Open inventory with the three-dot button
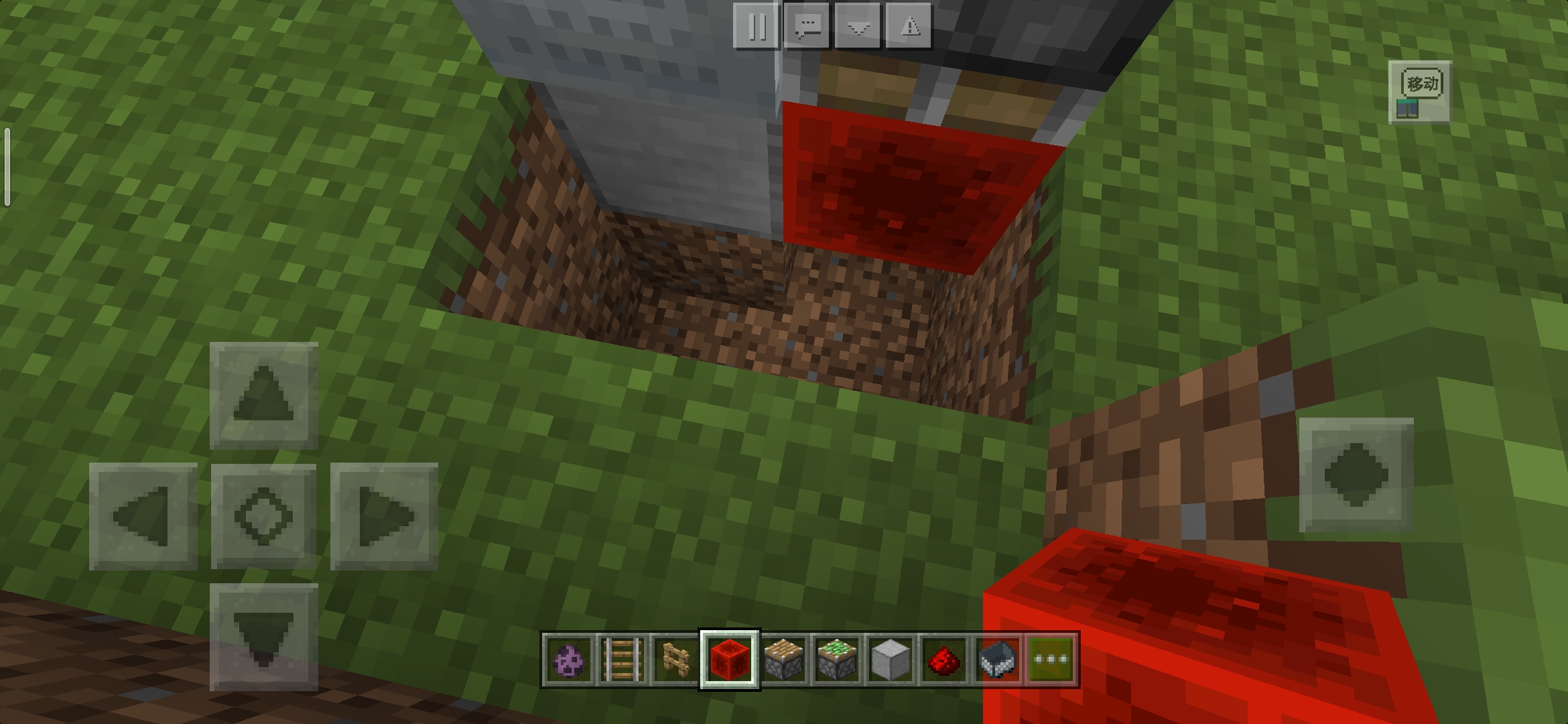This screenshot has height=724, width=1568. [1051, 660]
